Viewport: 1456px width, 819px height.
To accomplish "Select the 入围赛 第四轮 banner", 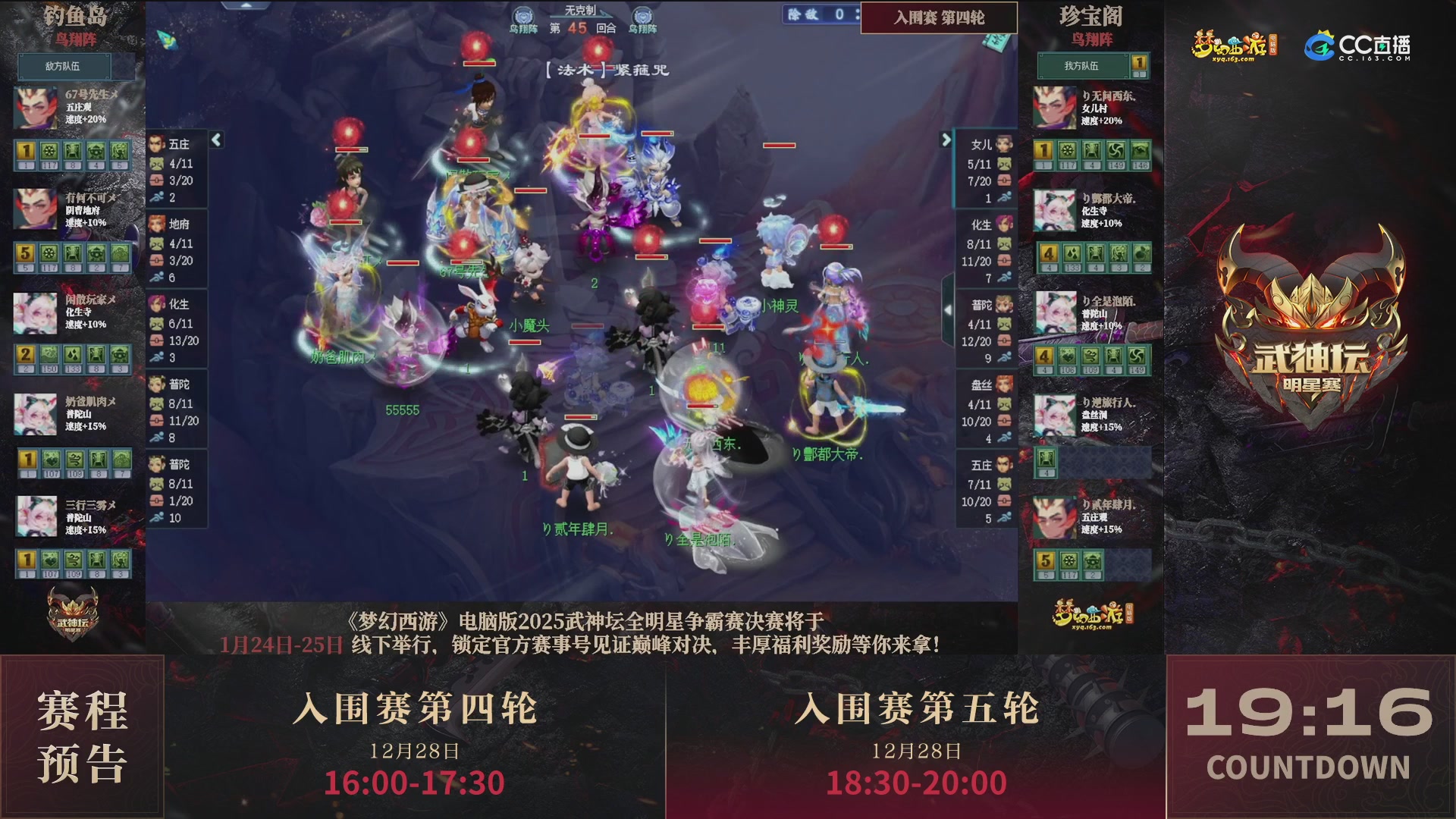I will pos(939,18).
